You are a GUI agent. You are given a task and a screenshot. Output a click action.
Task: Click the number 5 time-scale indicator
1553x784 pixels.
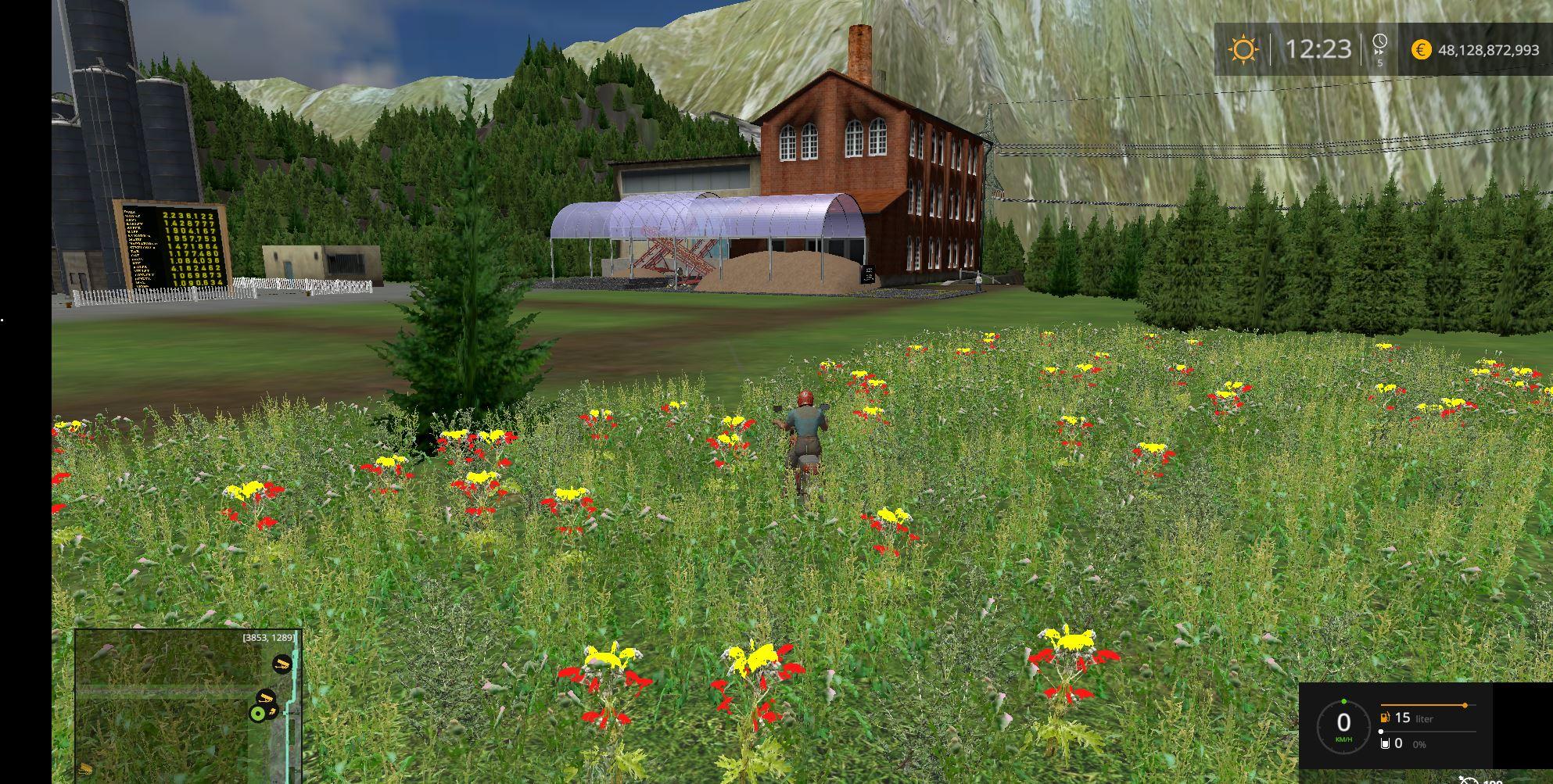1380,63
